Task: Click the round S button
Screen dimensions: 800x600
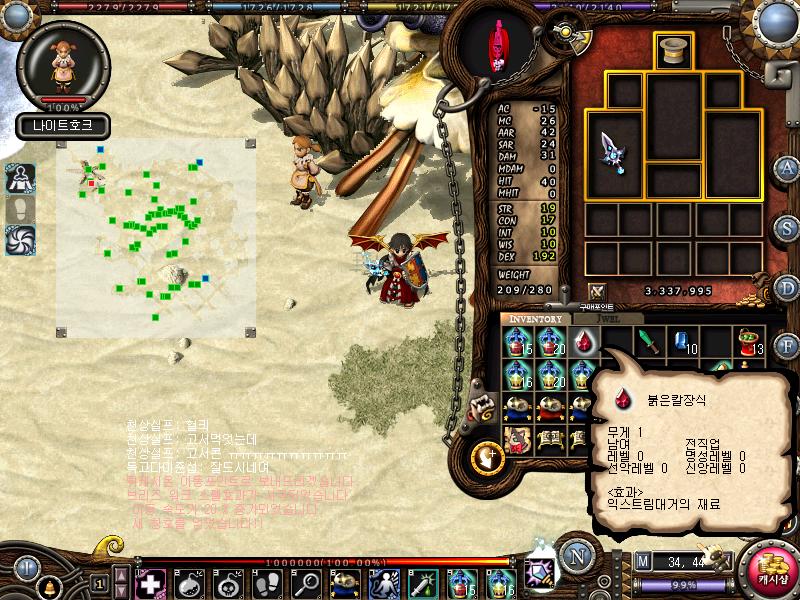Action: (788, 227)
